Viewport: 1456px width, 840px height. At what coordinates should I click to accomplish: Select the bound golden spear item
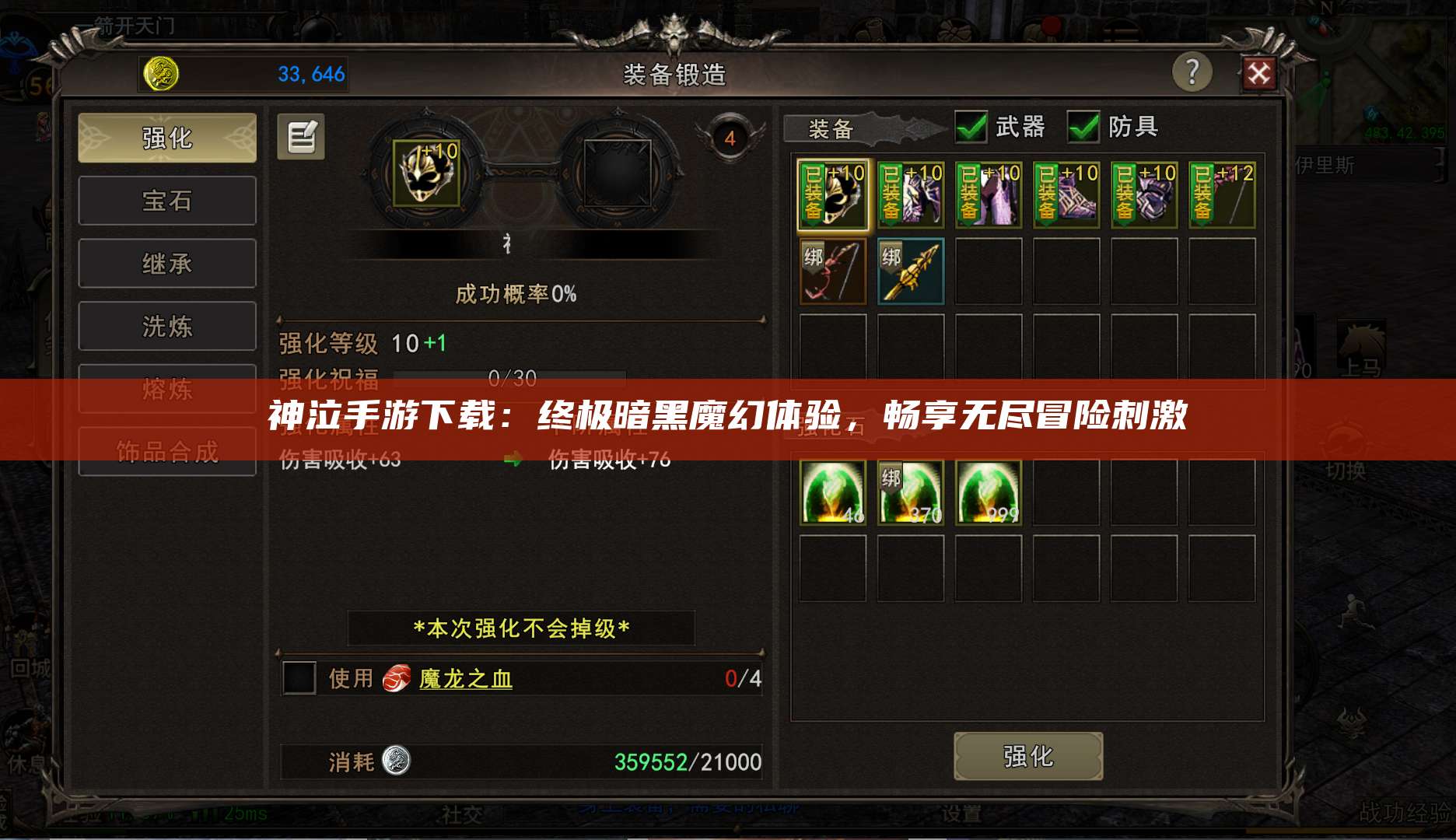click(910, 271)
